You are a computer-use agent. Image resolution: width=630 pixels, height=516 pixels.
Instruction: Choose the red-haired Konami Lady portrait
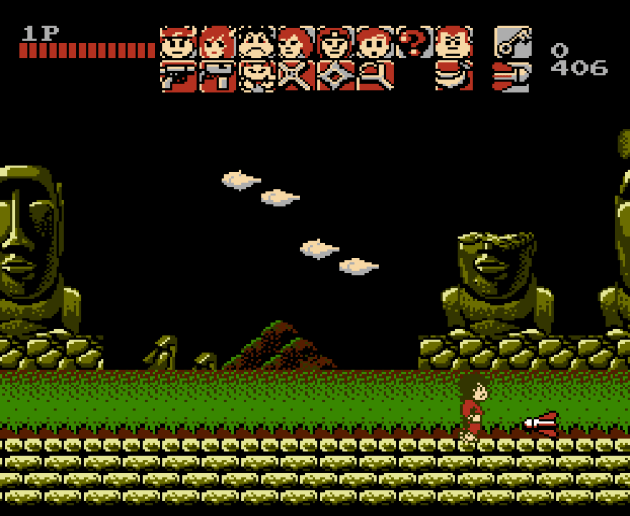tap(217, 43)
